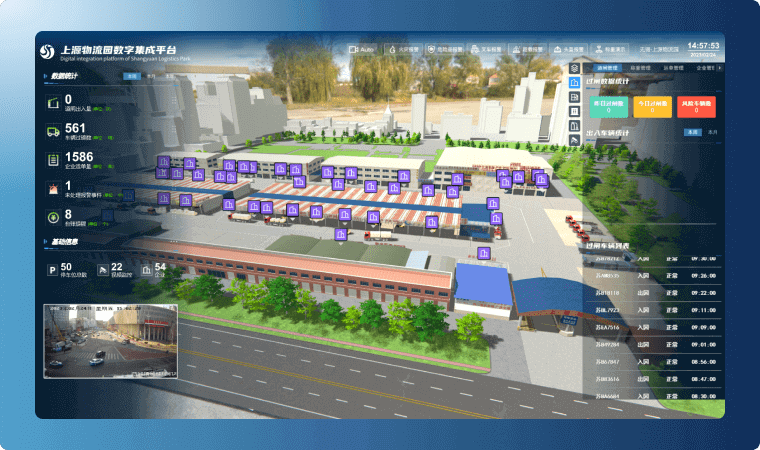Show the red risk vehicles card
Viewport: 760px width, 450px height.
[x=695, y=105]
